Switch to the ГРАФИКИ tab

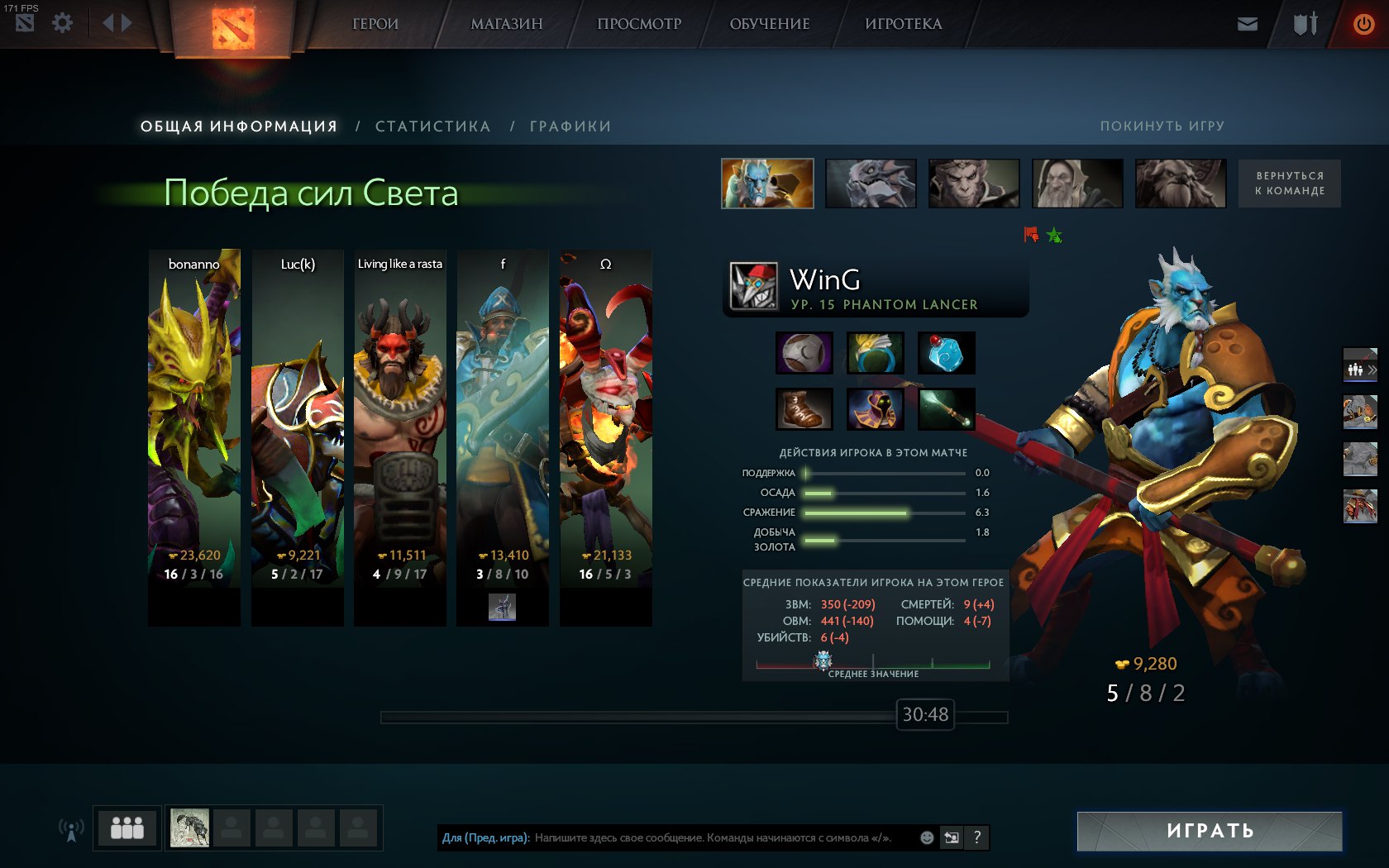pos(570,126)
